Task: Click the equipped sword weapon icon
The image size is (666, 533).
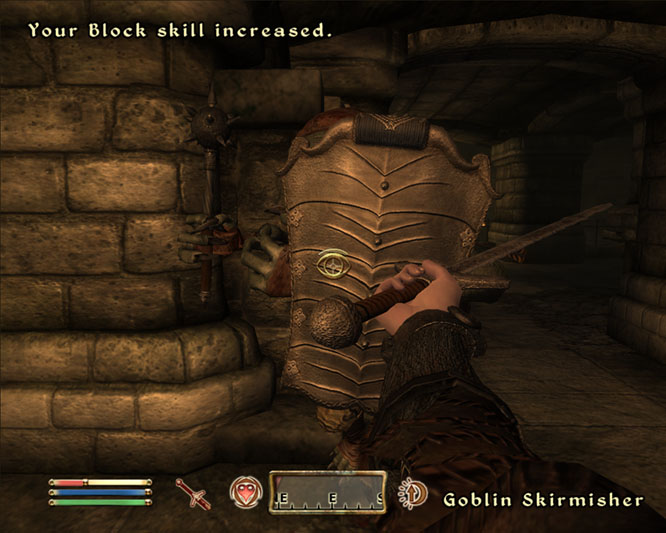Action: click(x=191, y=492)
